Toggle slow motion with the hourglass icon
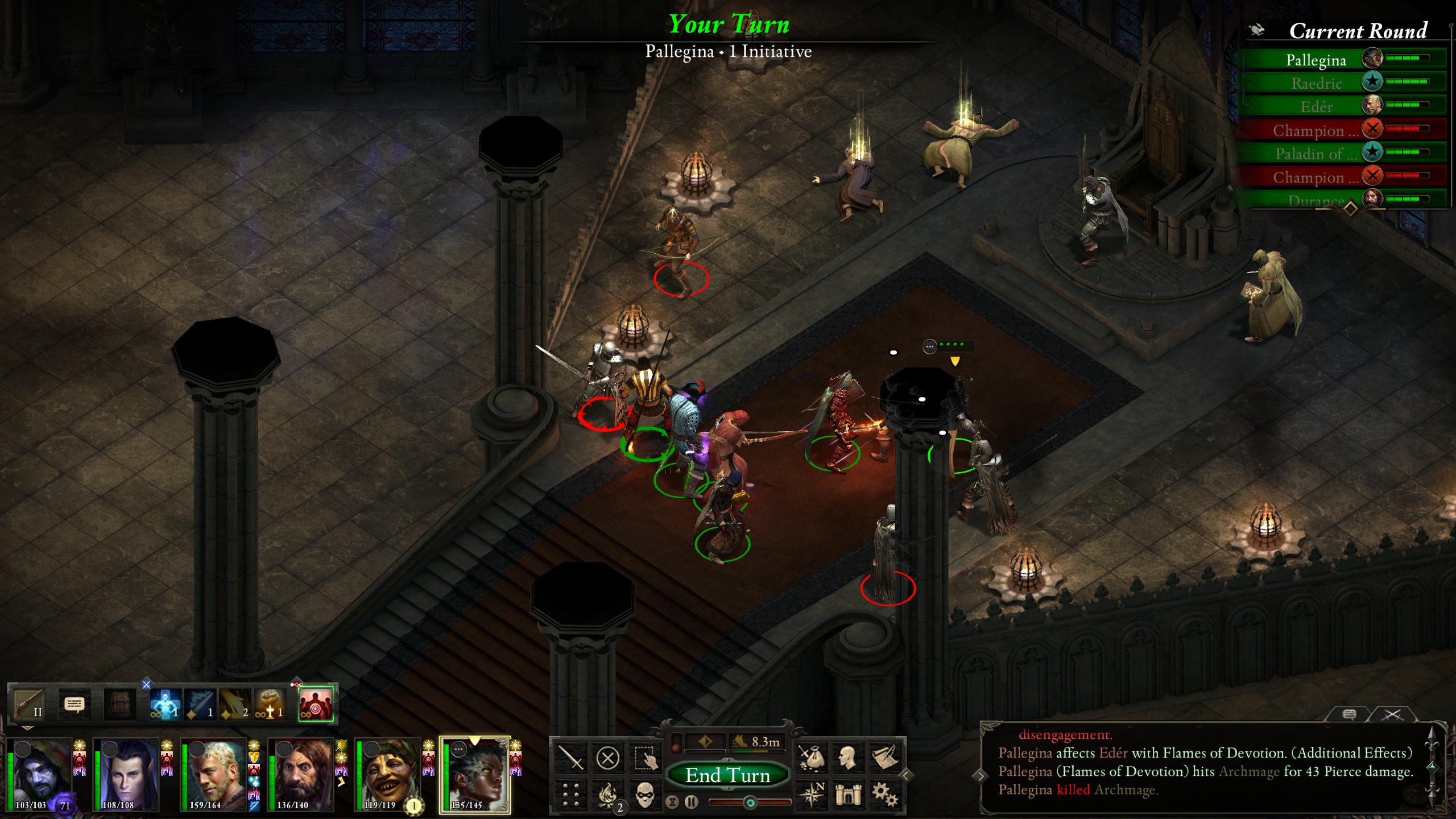1456x819 pixels. click(671, 804)
